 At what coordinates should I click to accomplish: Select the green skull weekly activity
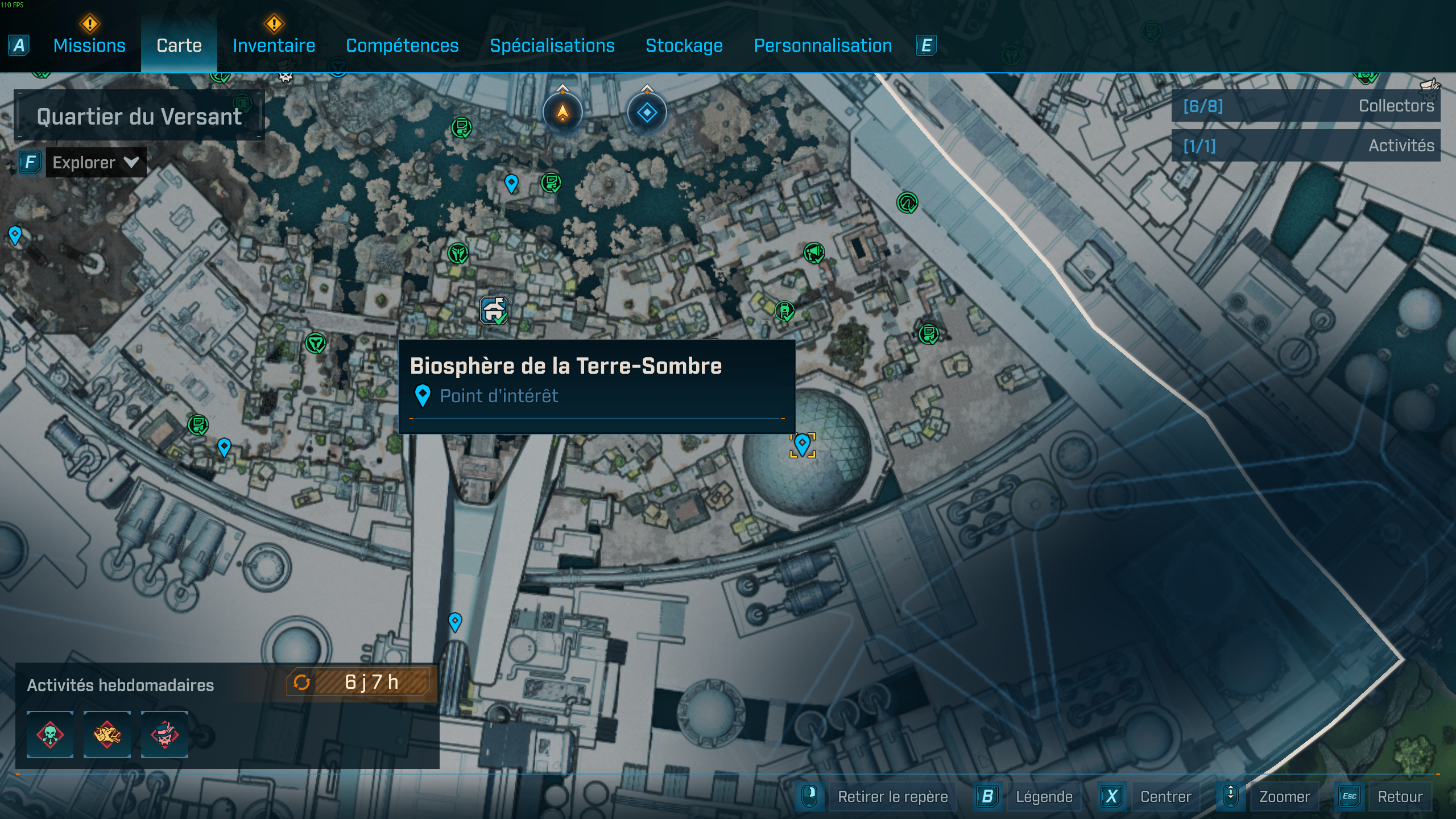tap(50, 734)
